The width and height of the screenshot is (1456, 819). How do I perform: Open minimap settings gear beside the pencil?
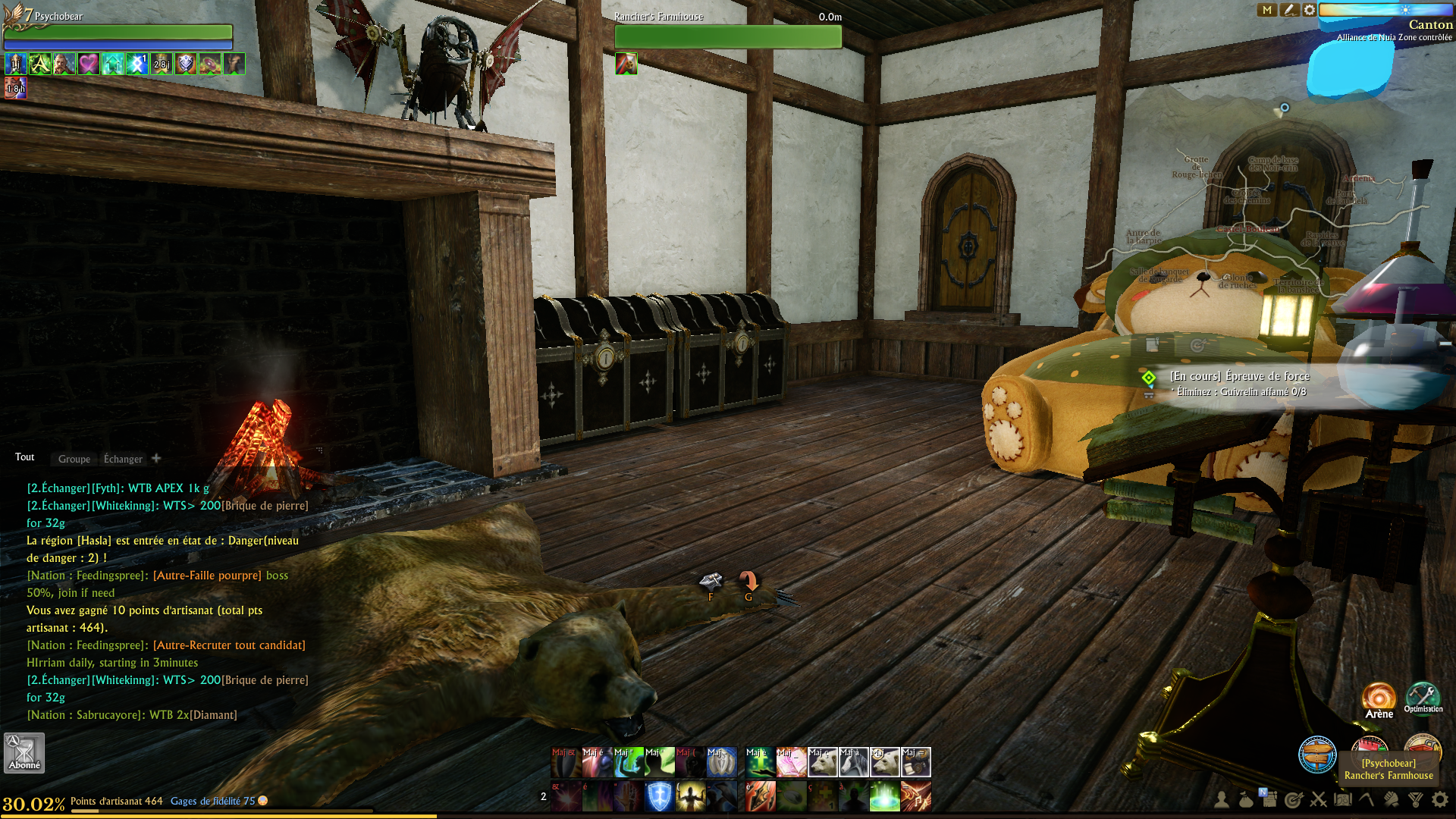coord(1310,10)
